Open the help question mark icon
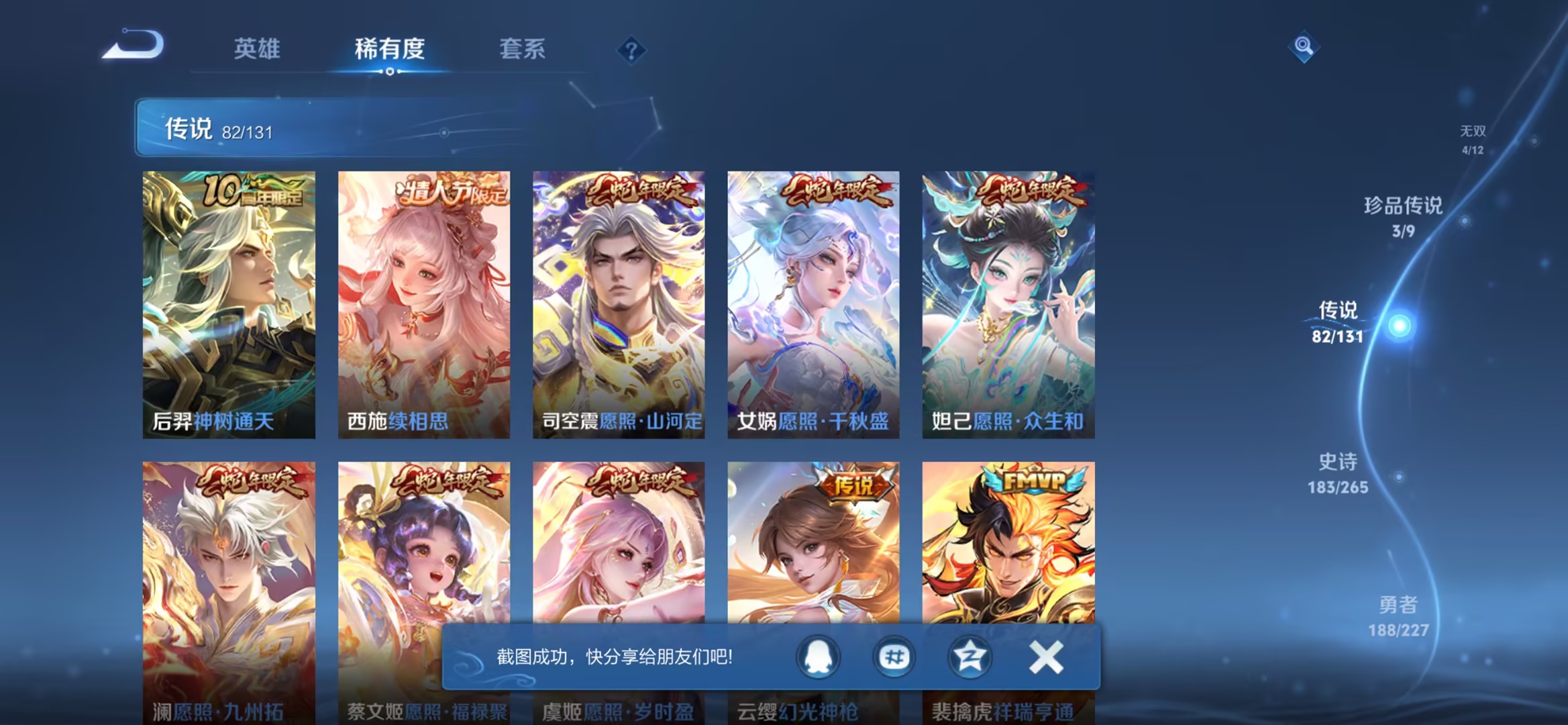Viewport: 1568px width, 725px height. pos(632,51)
